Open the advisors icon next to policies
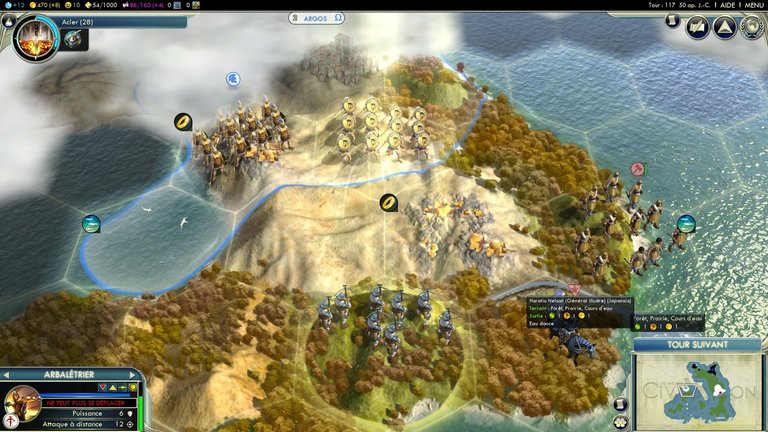 697,27
